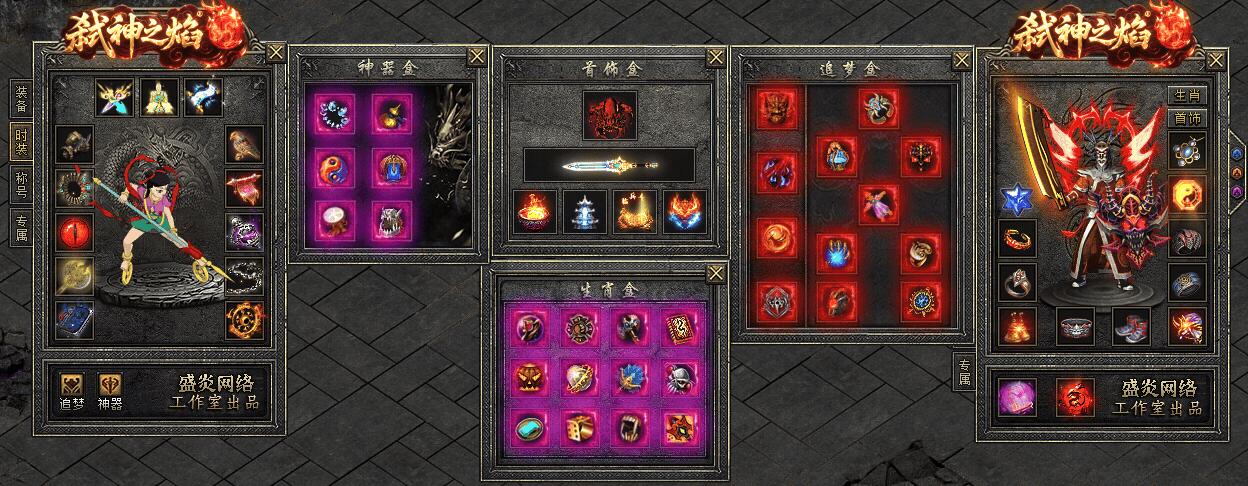Click the blue star gem slot
The height and width of the screenshot is (486, 1248).
pos(1017,195)
